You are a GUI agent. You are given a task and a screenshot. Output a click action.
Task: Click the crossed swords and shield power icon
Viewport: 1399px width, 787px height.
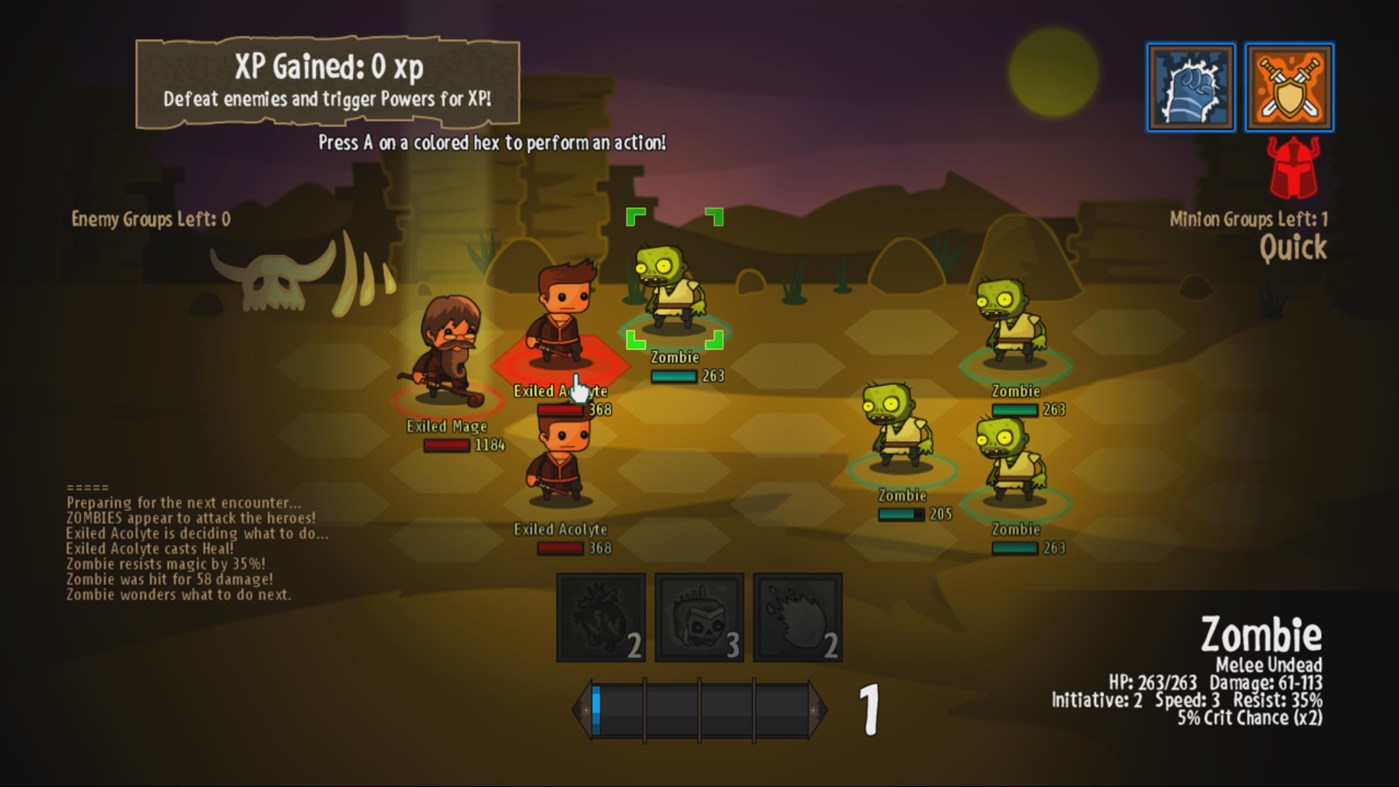click(1289, 86)
